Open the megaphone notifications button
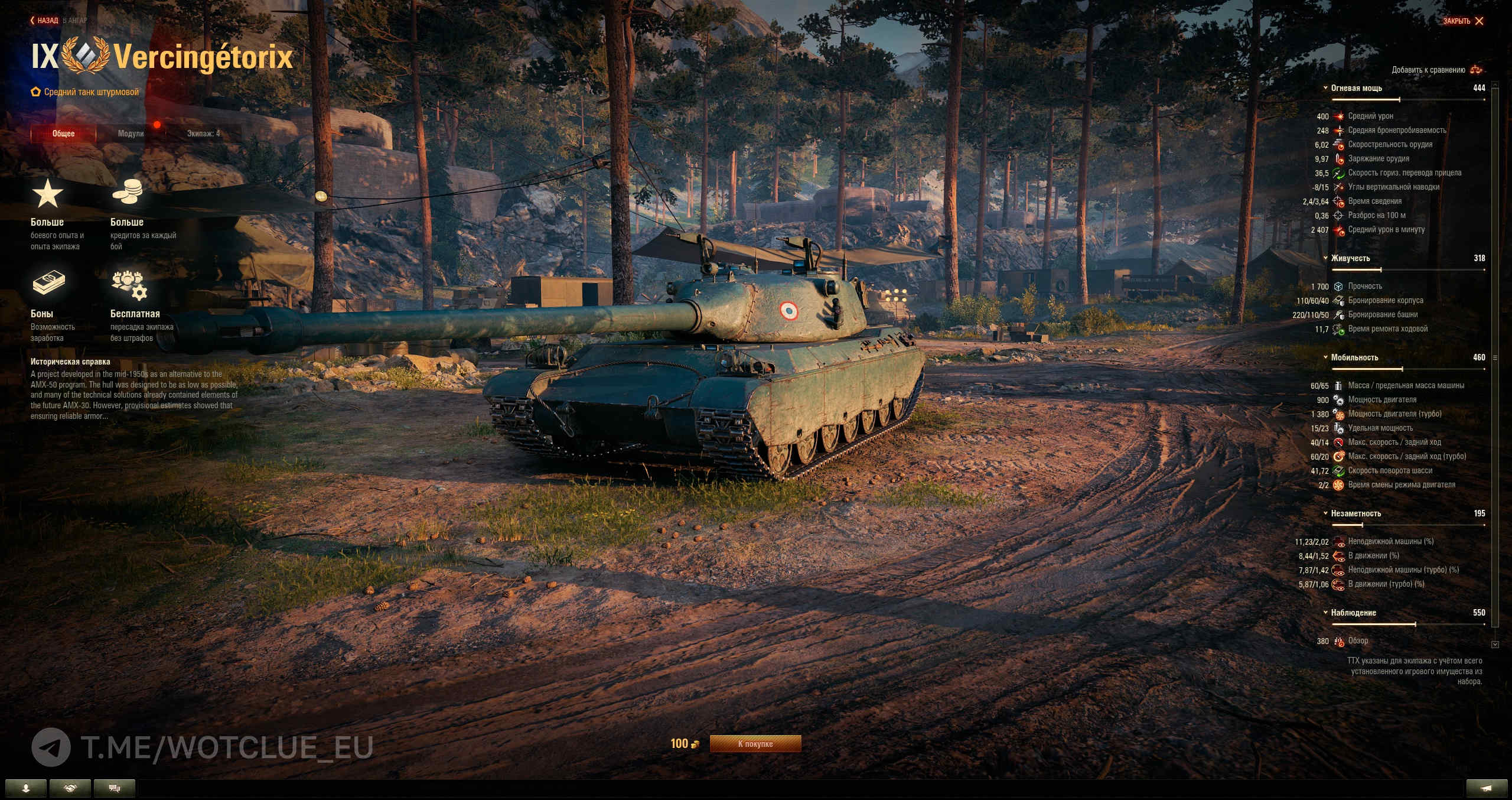The image size is (1512, 800). [1487, 788]
